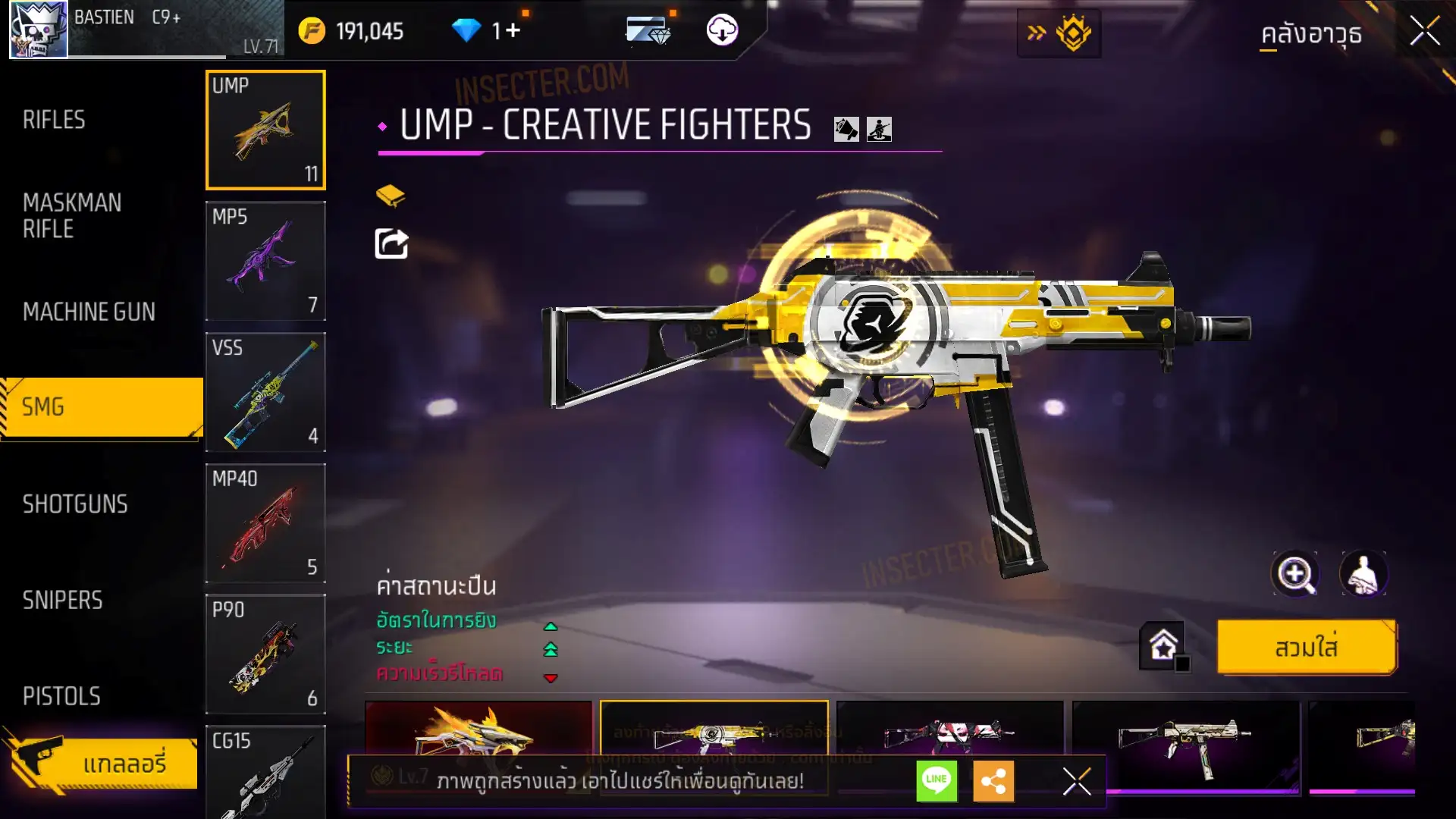Click the white share arrow icon
The width and height of the screenshot is (1456, 819).
pos(391,243)
